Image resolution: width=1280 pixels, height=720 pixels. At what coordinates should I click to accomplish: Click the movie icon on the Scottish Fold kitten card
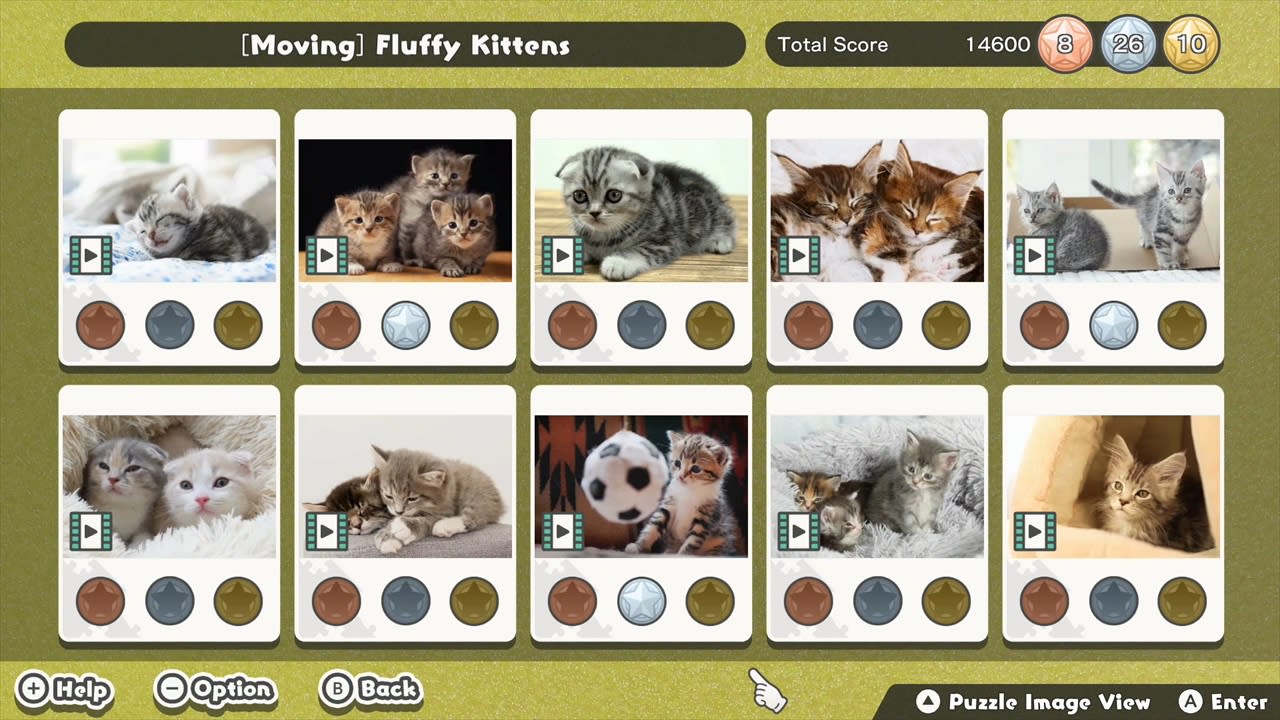point(563,255)
